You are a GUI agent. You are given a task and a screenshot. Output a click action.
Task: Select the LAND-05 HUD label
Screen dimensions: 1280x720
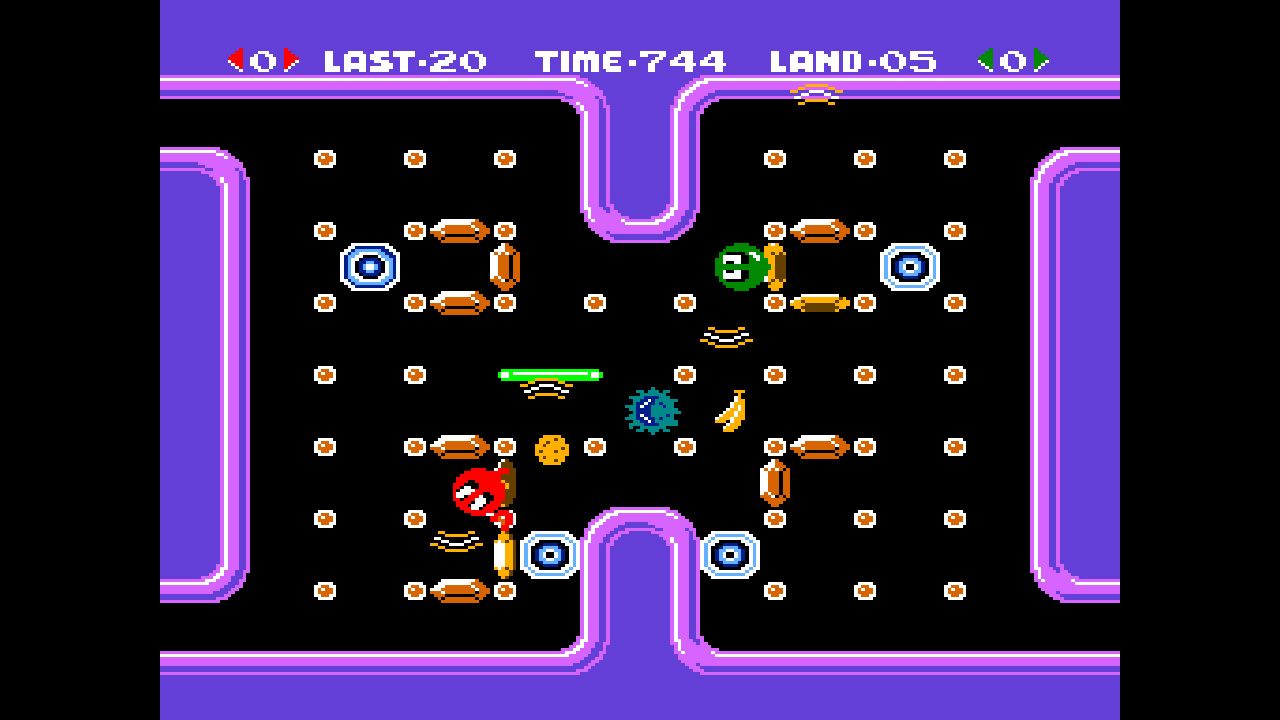click(853, 60)
